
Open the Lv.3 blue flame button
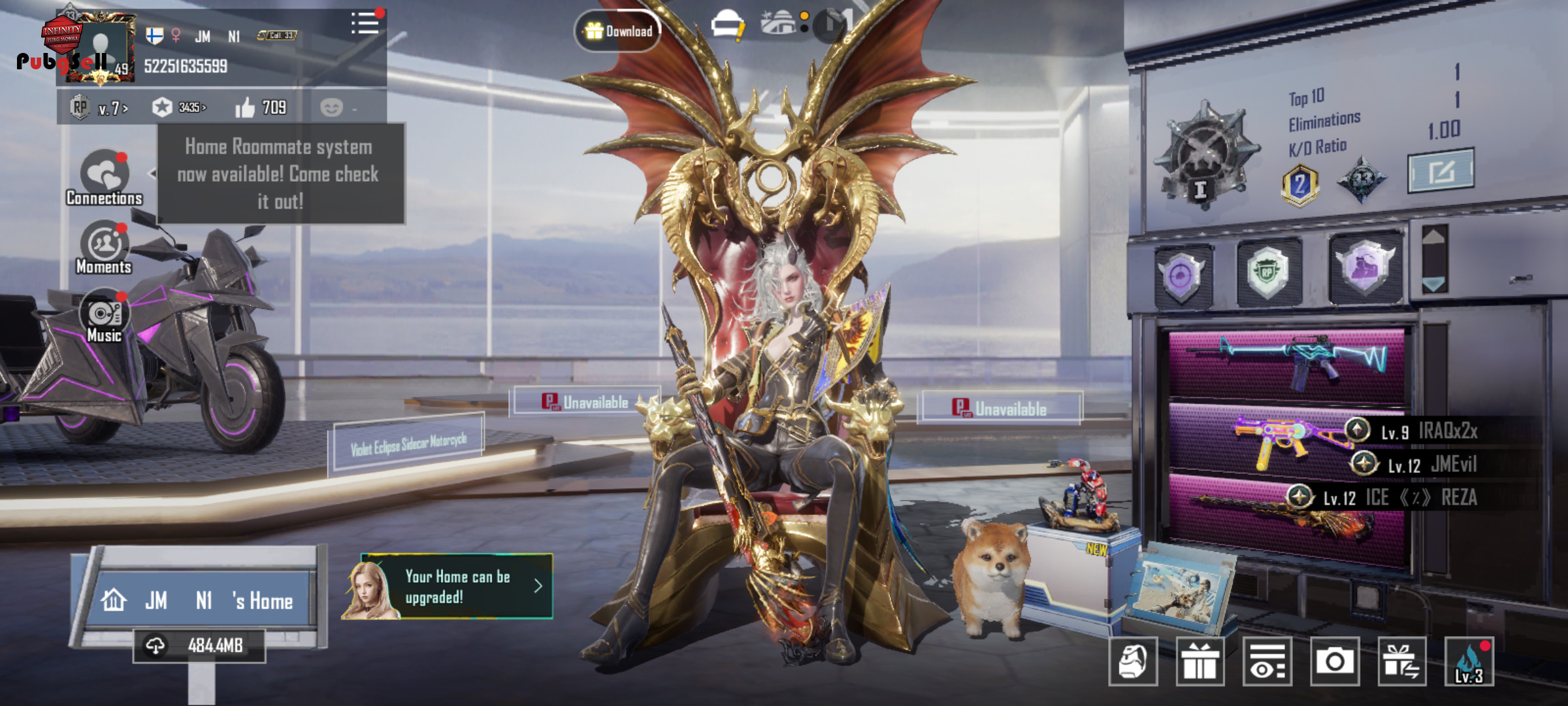tap(1469, 662)
